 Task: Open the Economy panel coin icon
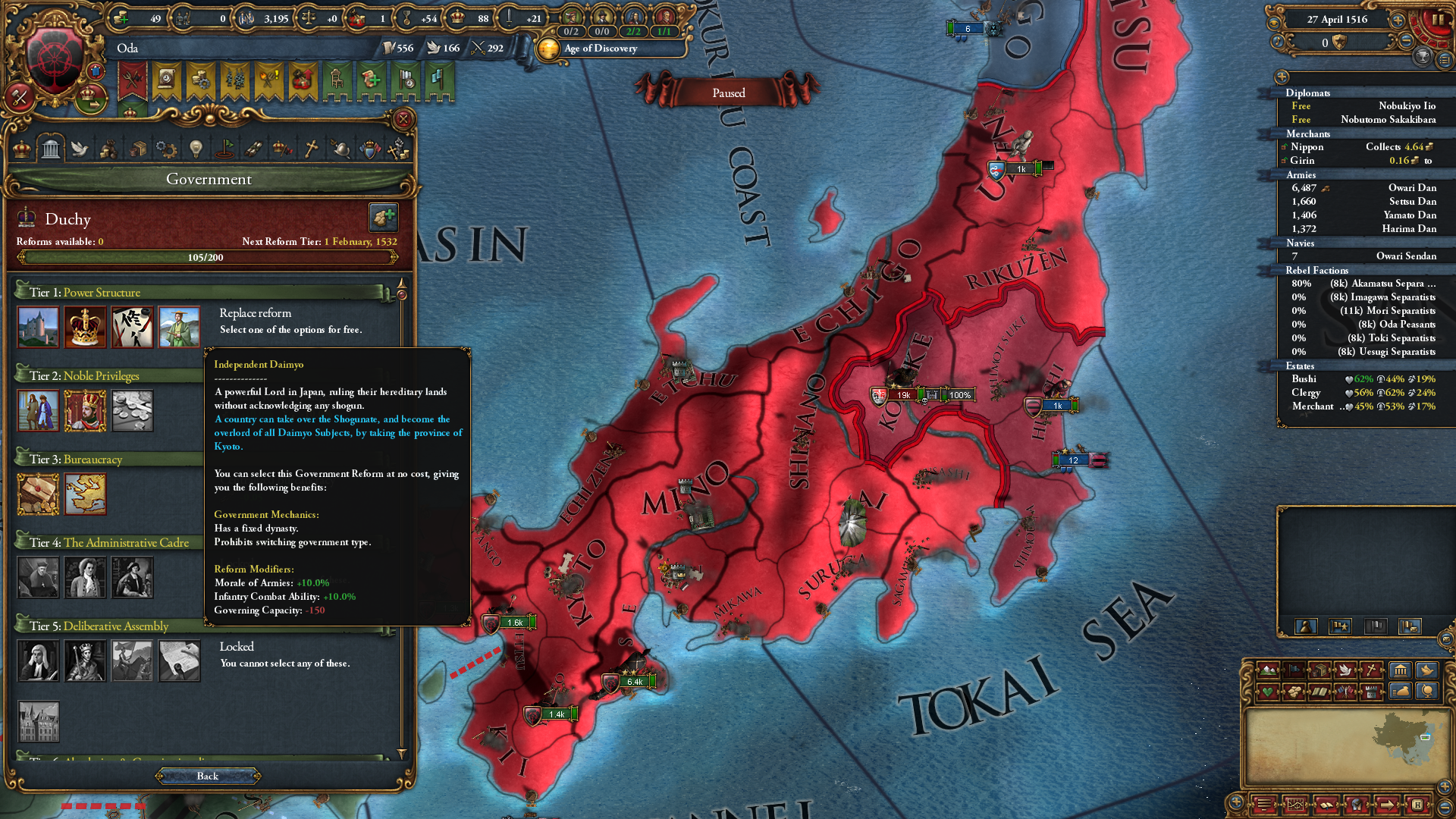click(111, 149)
